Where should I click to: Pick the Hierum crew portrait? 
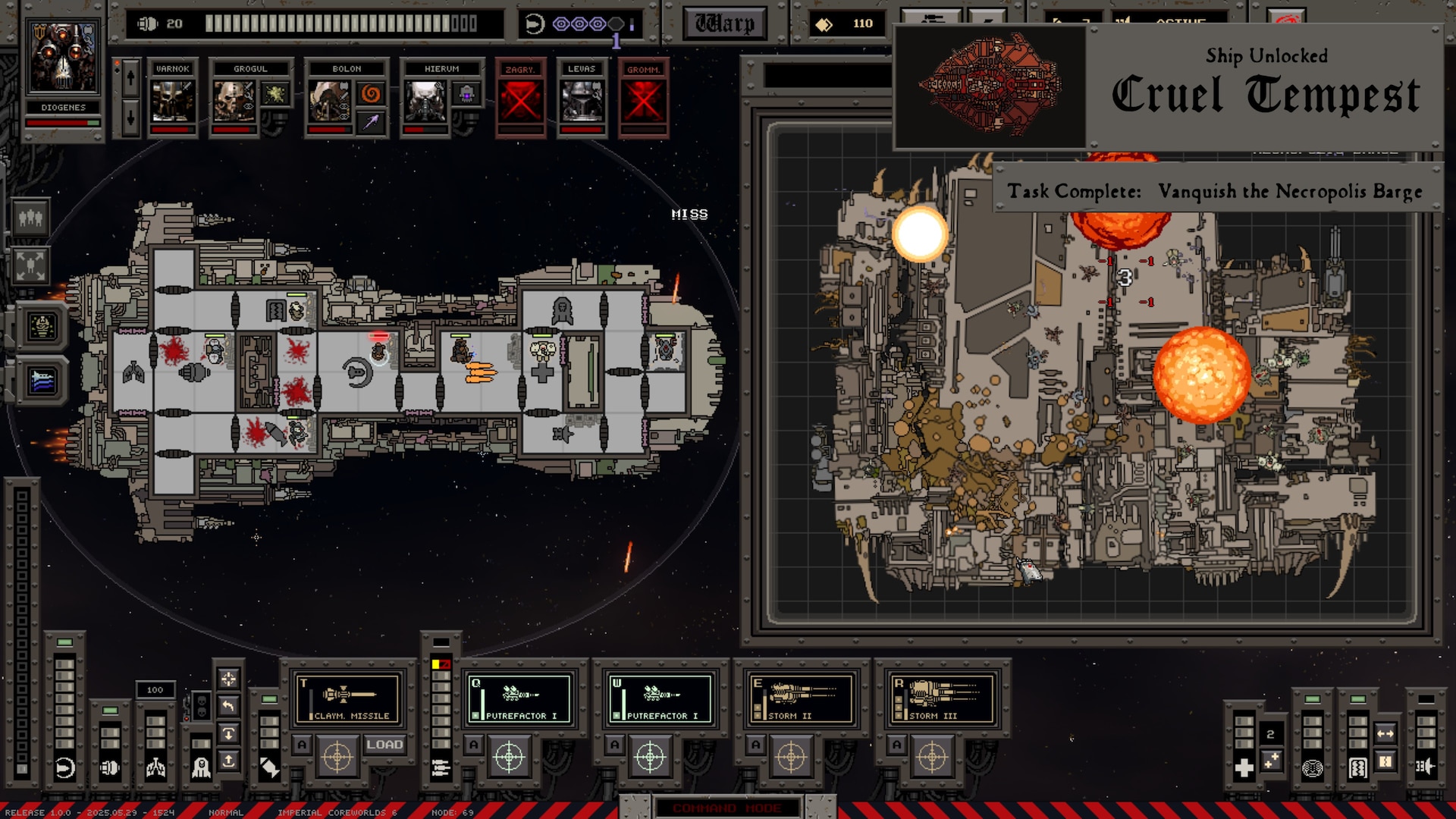click(x=425, y=102)
